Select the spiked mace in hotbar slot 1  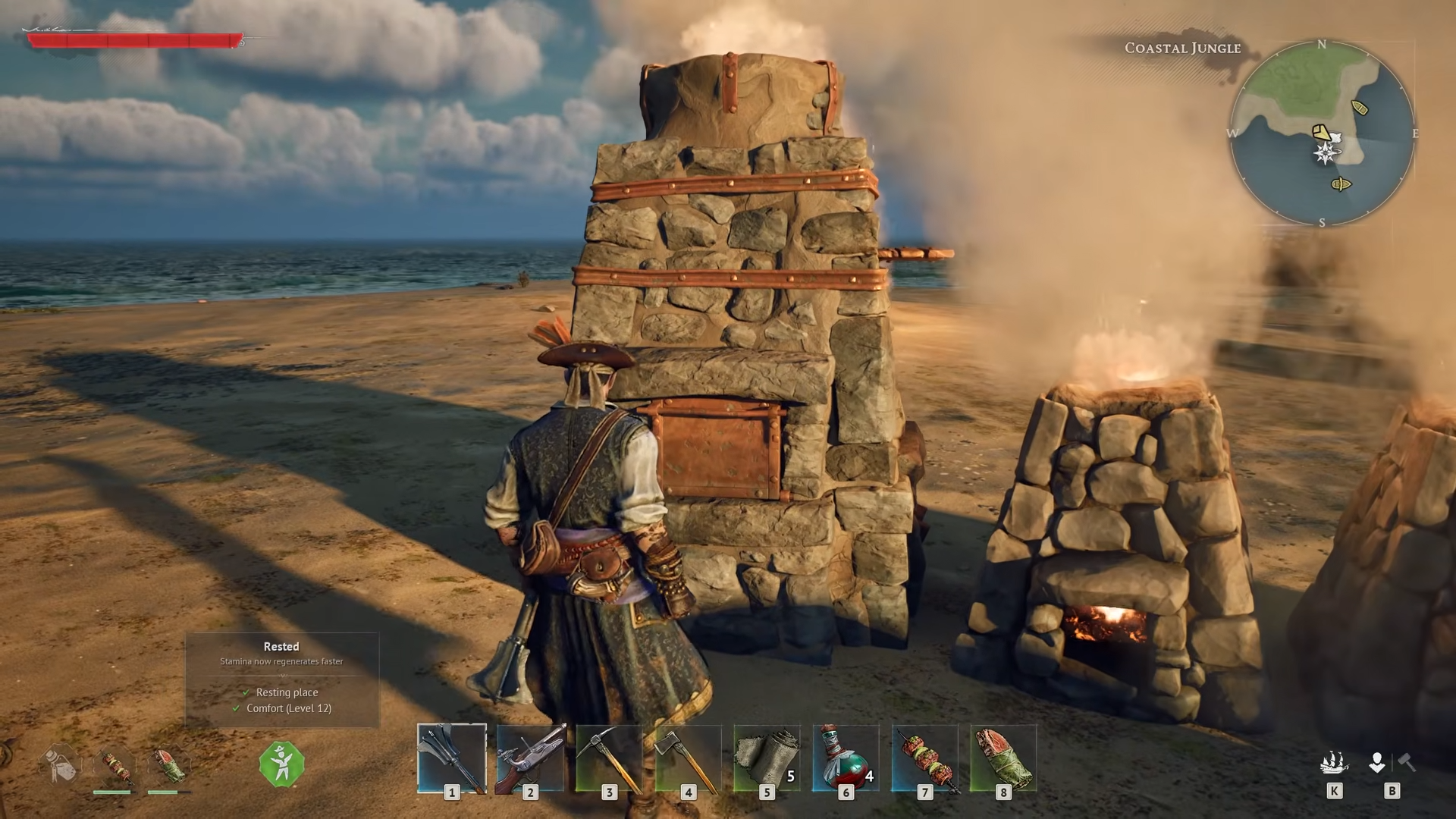[x=452, y=758]
